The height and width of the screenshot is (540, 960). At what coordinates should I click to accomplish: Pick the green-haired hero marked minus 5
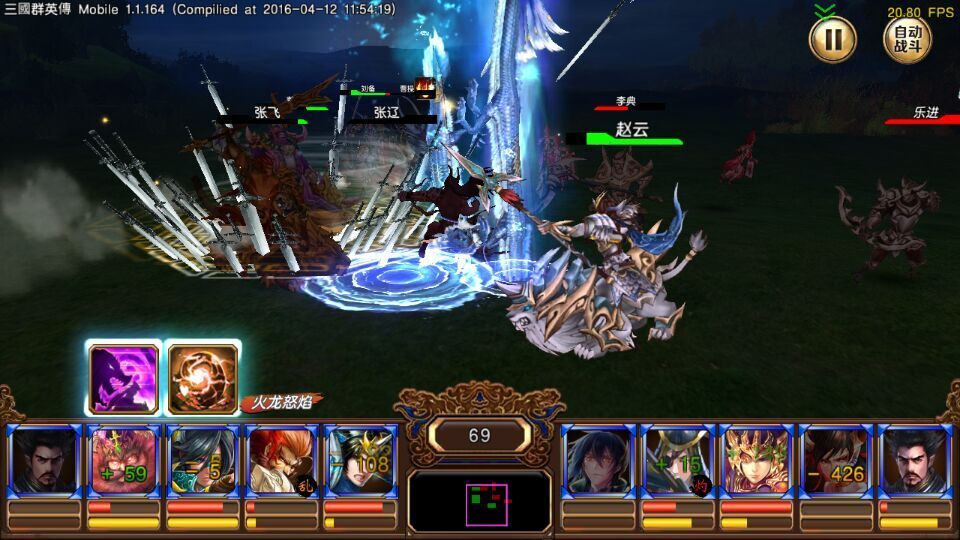202,460
